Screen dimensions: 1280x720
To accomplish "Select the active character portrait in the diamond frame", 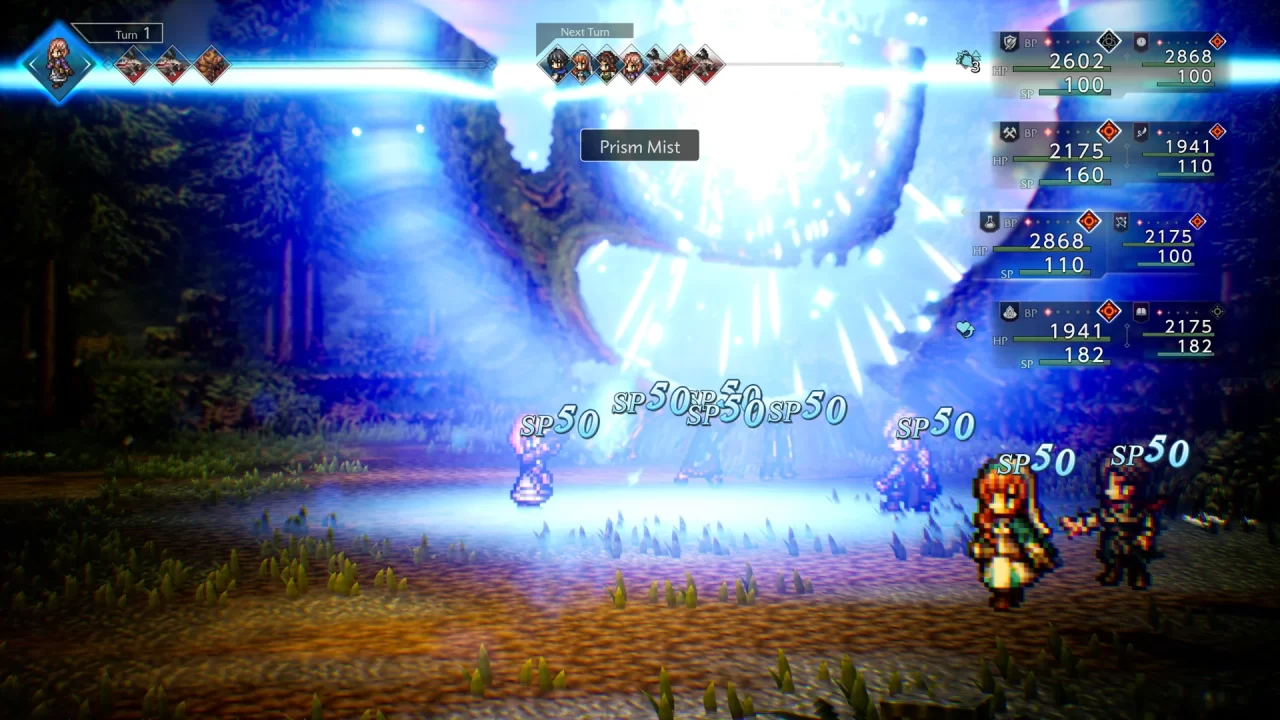I will (58, 60).
